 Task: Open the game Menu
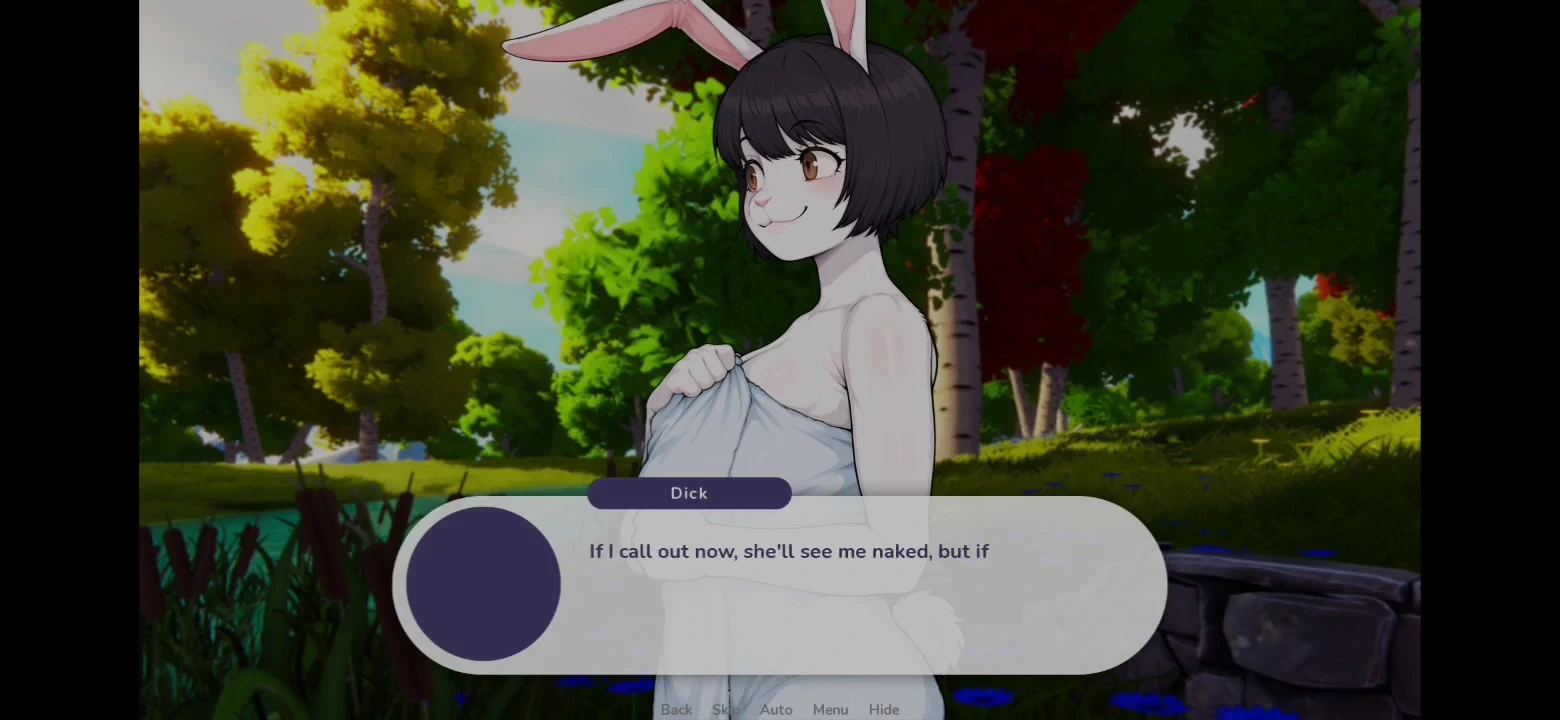pyautogui.click(x=830, y=709)
